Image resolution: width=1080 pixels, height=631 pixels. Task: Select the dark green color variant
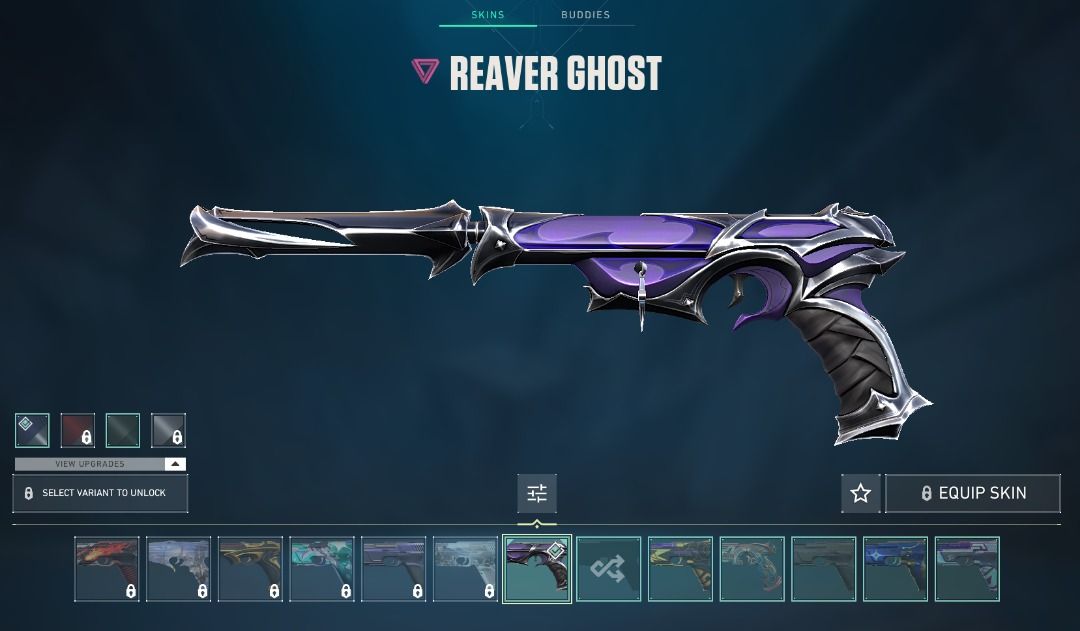point(123,430)
